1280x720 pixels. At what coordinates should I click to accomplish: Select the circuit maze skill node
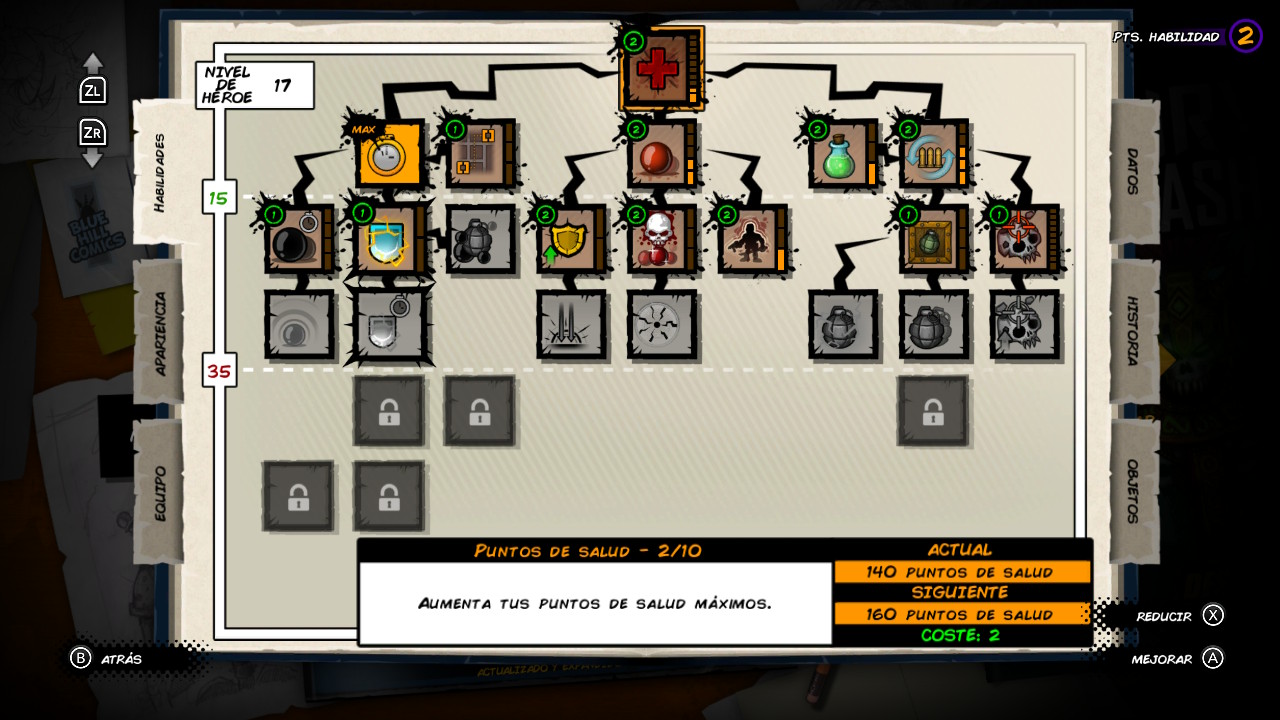tap(476, 155)
